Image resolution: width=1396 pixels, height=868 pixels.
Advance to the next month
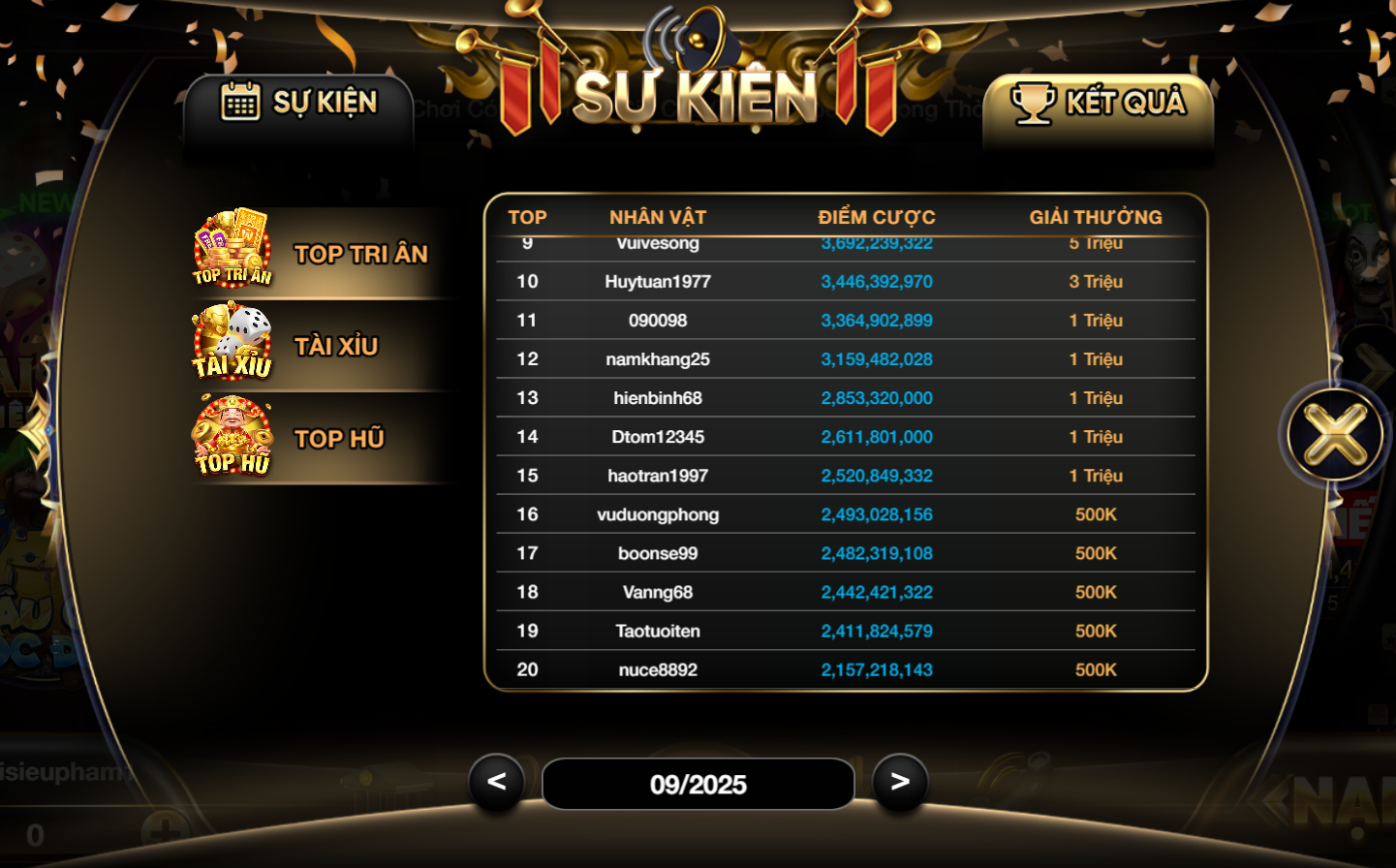pos(900,782)
